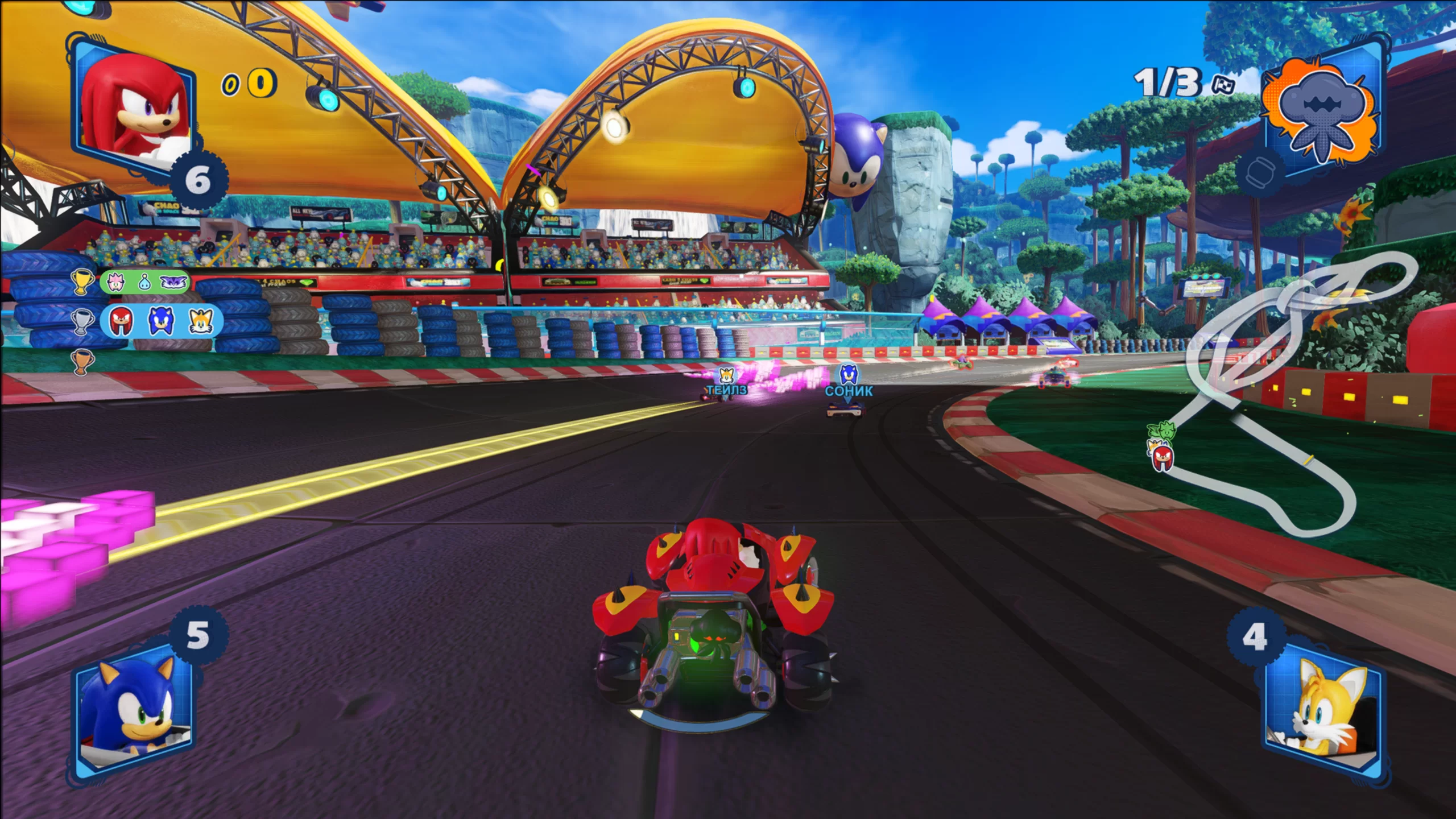Click the item transfer slot below the wisp
This screenshot has height=819, width=1456.
(x=1259, y=172)
